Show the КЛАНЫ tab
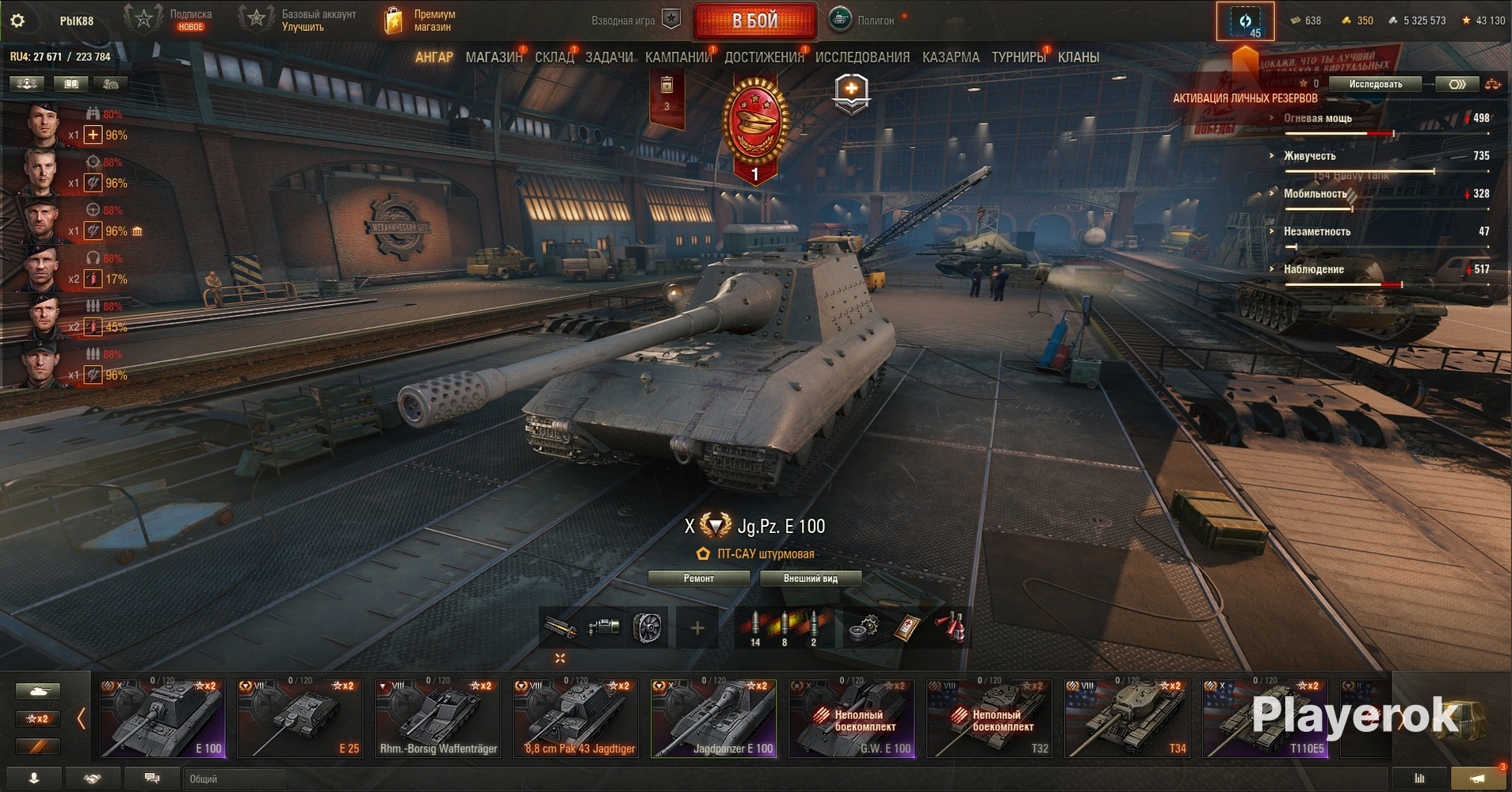 click(x=1078, y=57)
